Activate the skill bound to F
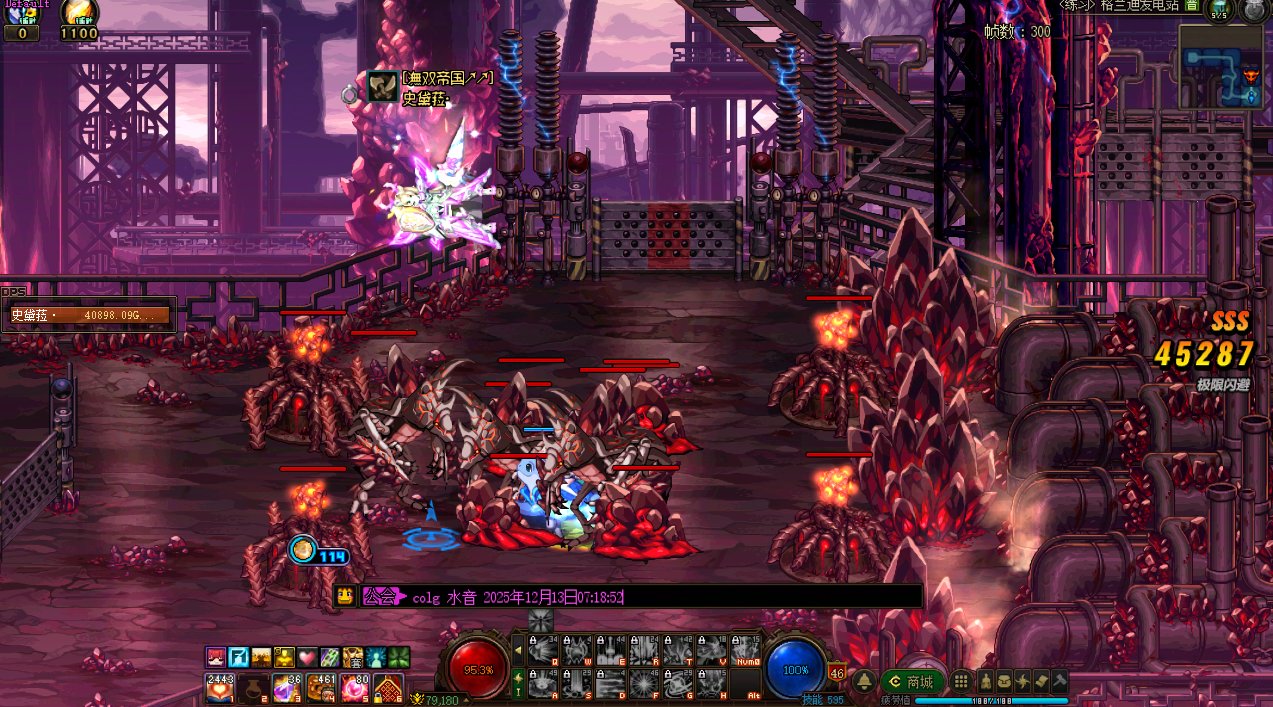 click(645, 684)
